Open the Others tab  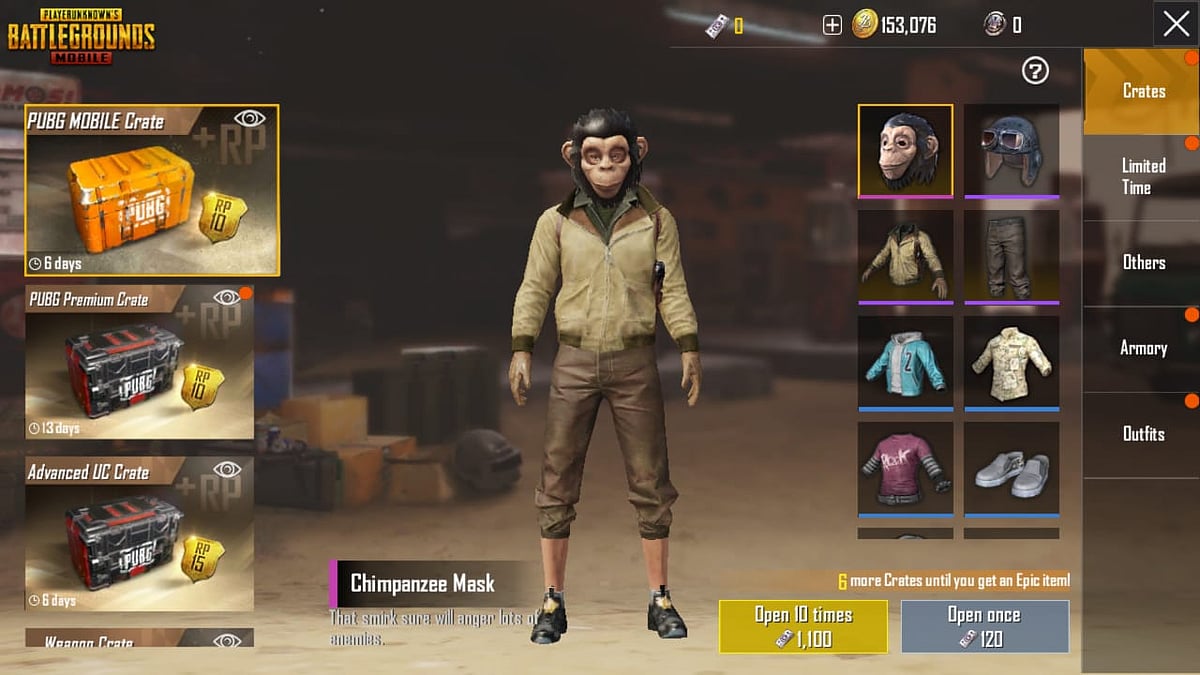pos(1142,262)
